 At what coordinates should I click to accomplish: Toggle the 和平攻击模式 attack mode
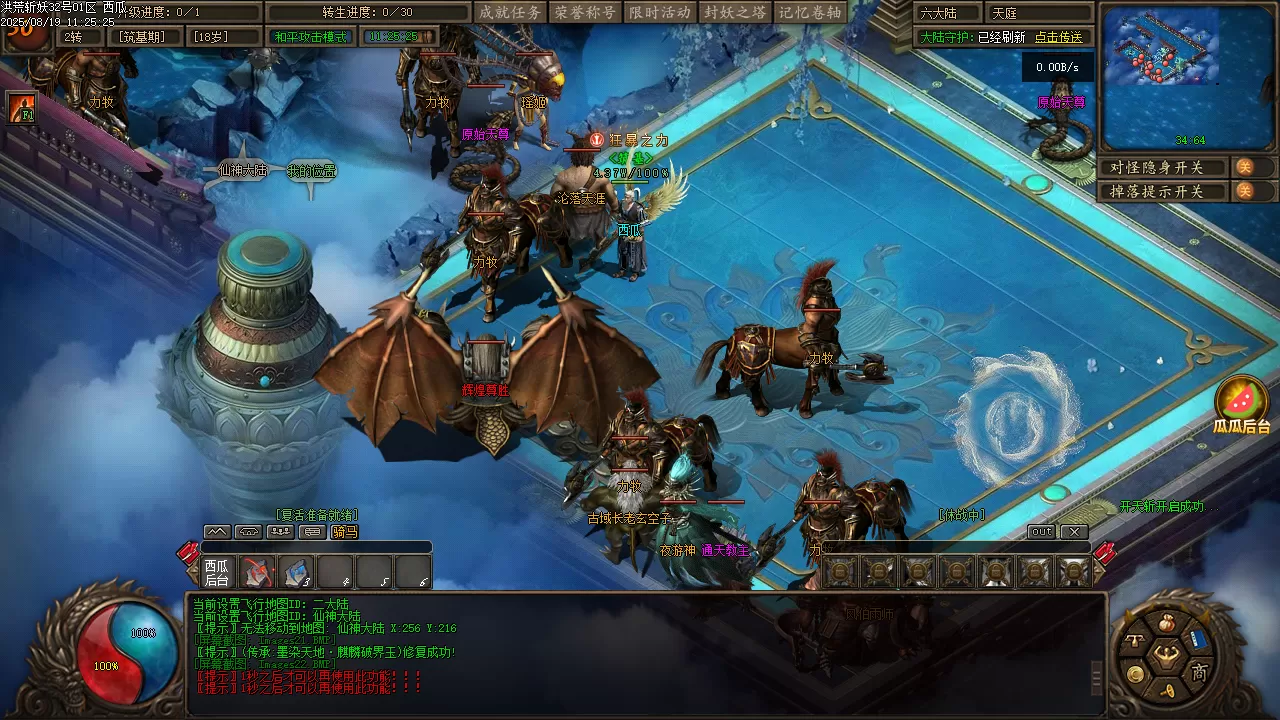[x=311, y=37]
